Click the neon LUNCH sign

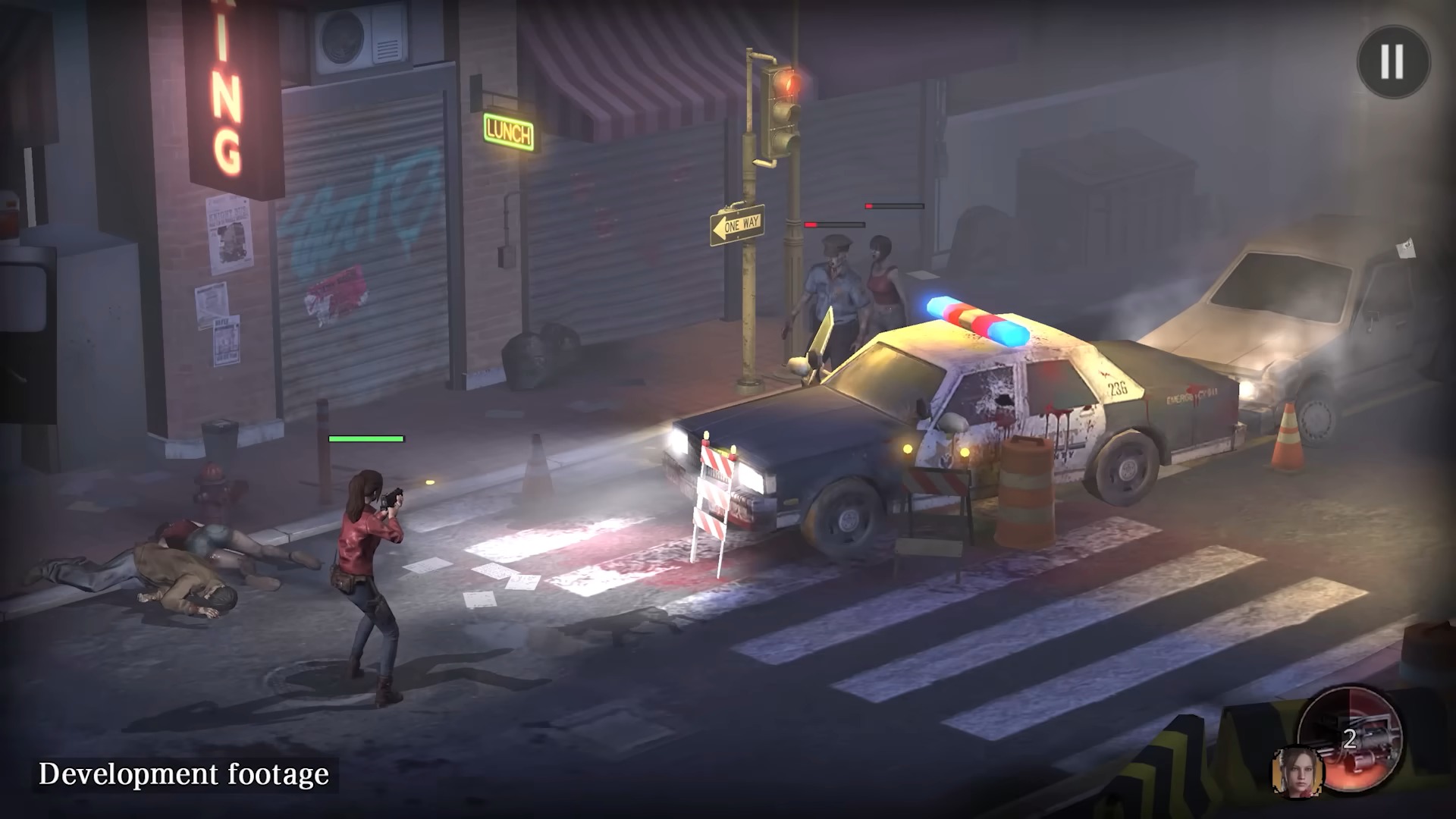click(509, 130)
